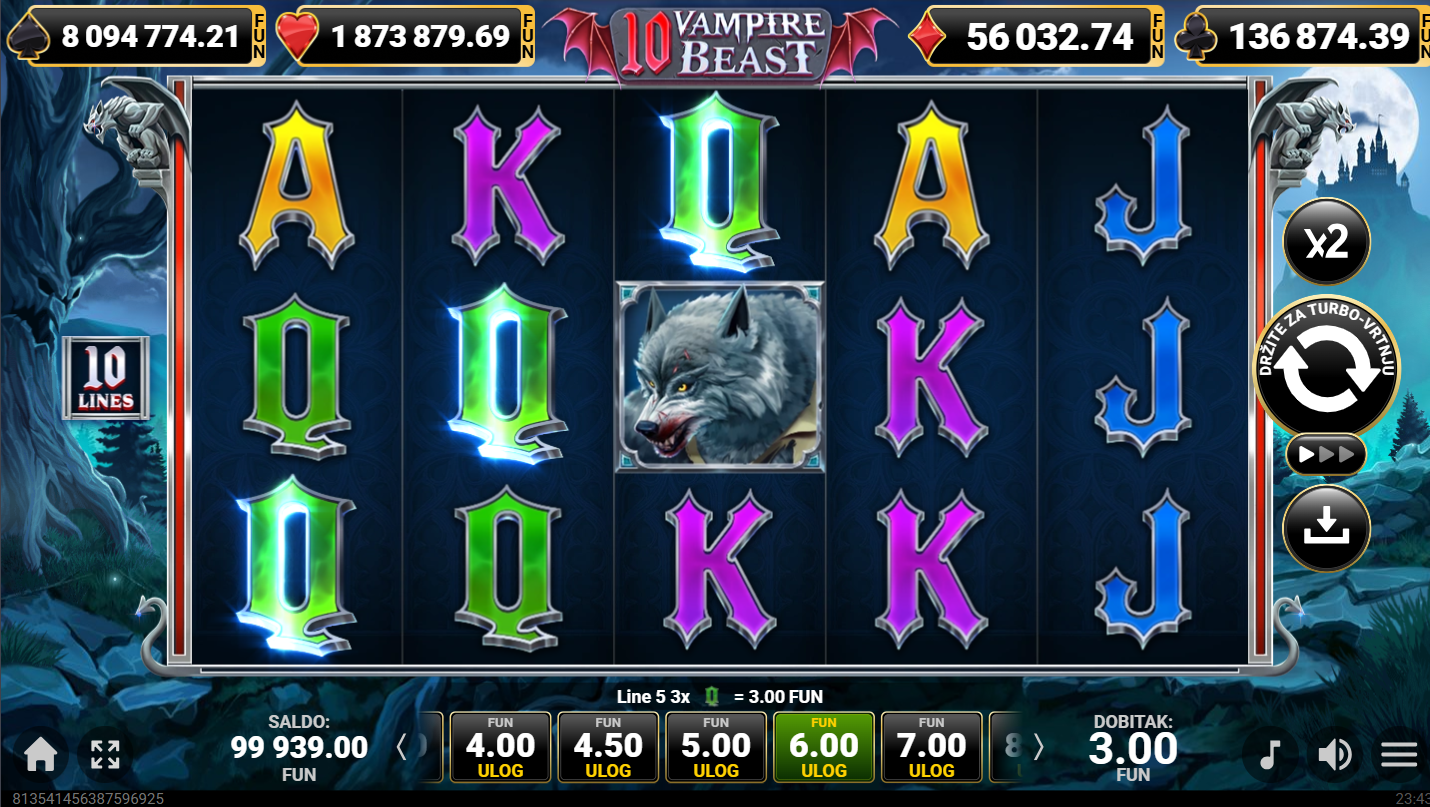The image size is (1430, 807).
Task: Open the 10 Lines paylines panel
Action: click(106, 377)
